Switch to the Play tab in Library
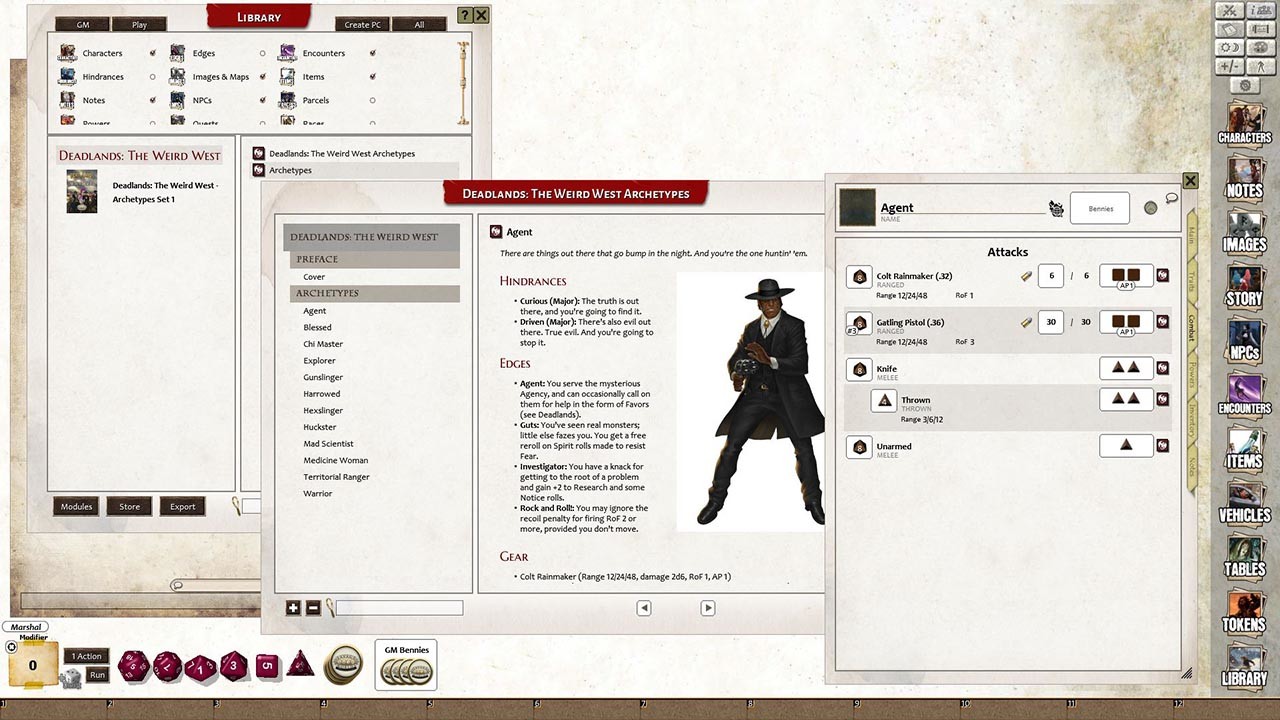This screenshot has height=720, width=1280. click(139, 23)
